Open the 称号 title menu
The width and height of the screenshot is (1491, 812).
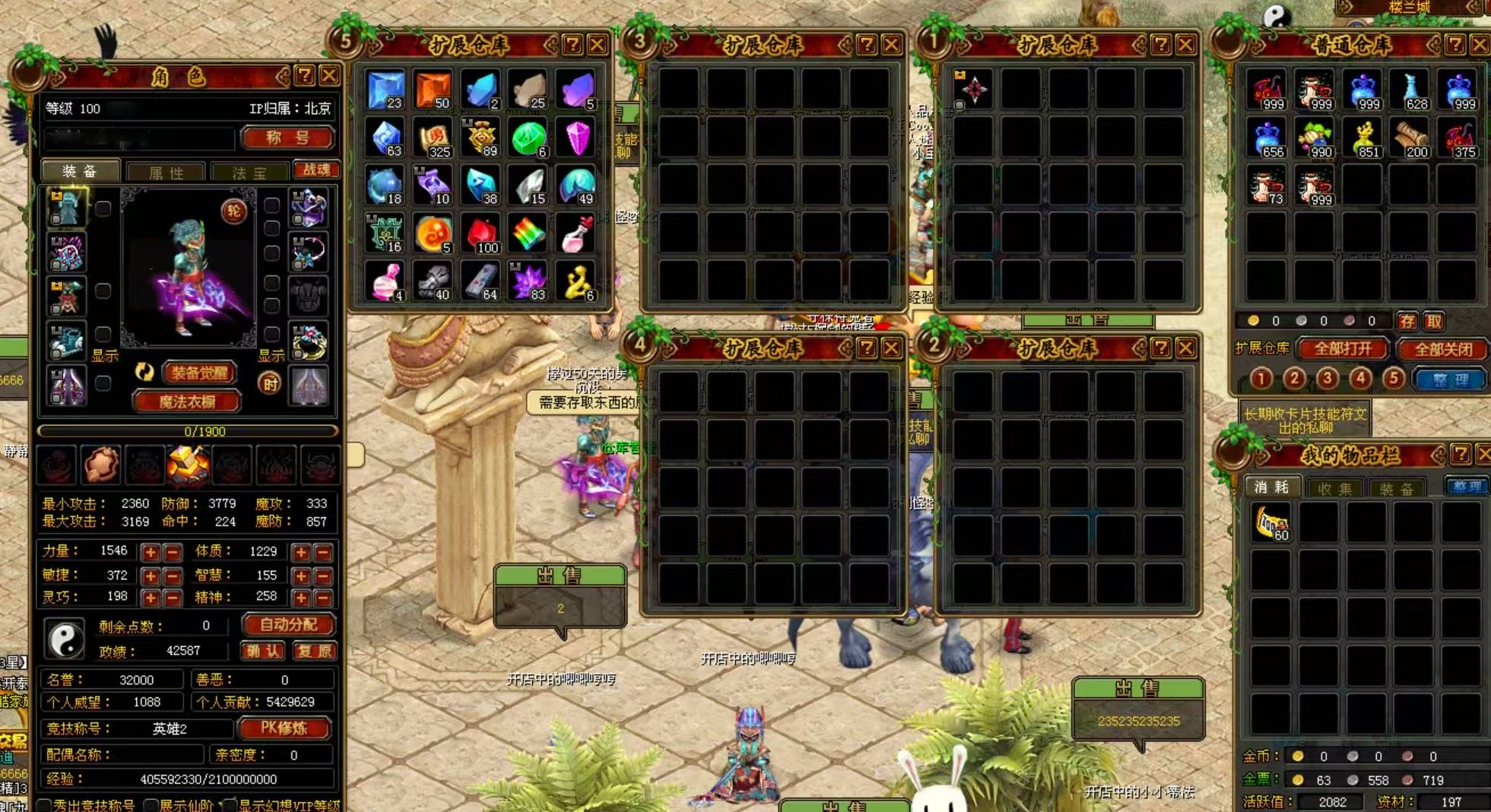(287, 138)
